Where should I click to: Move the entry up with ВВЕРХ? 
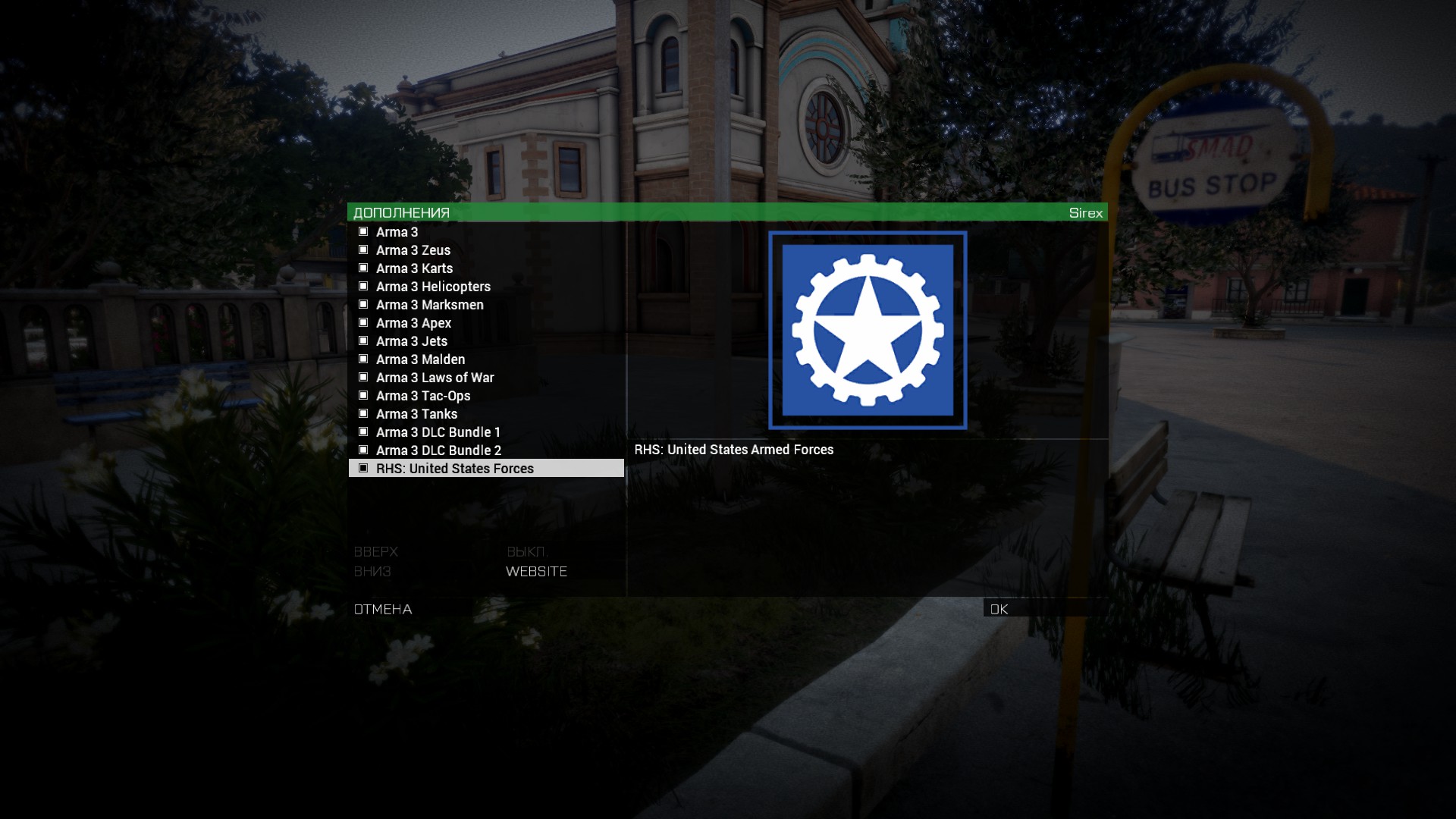point(375,552)
